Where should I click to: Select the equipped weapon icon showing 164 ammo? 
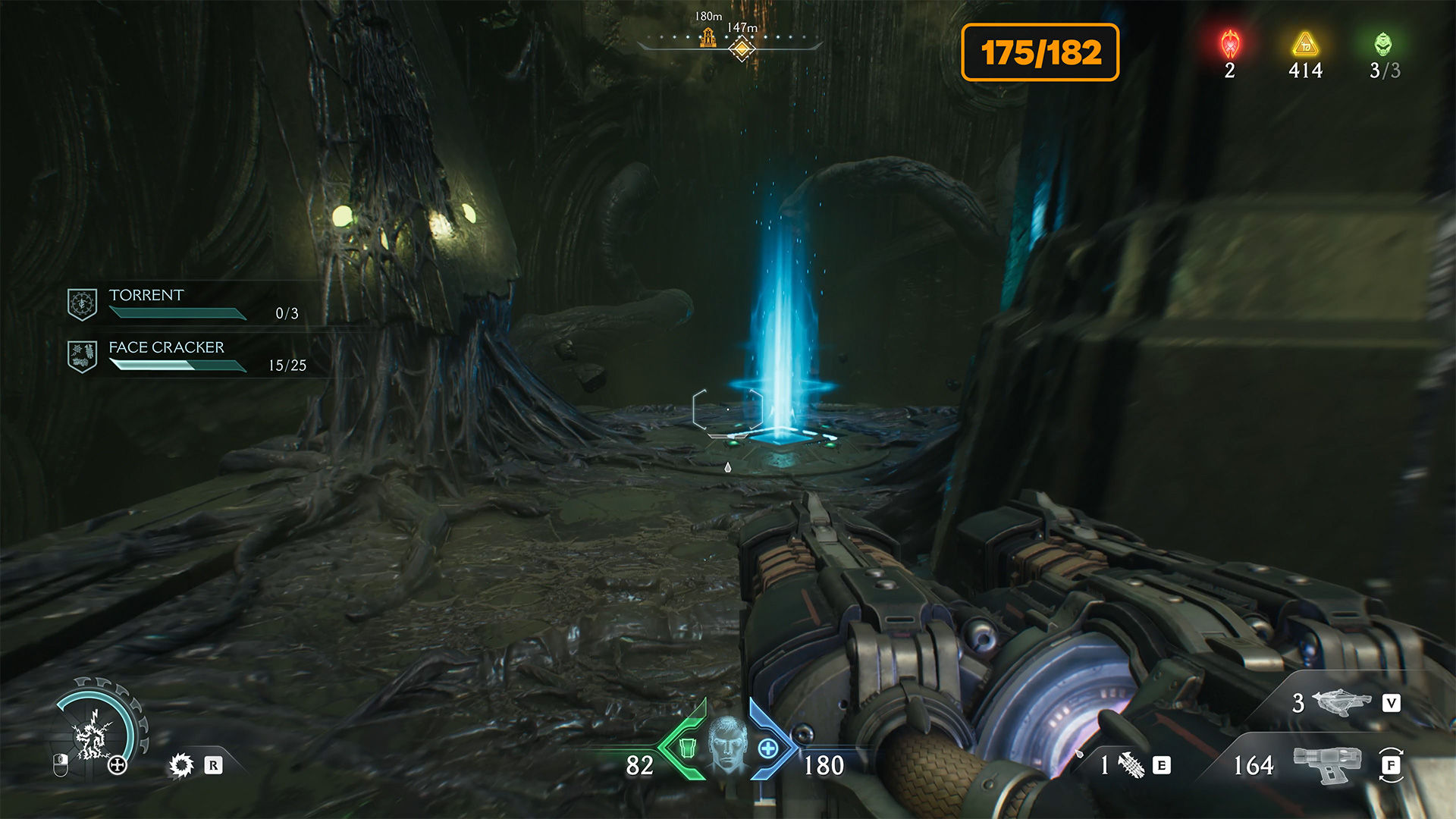pyautogui.click(x=1327, y=764)
